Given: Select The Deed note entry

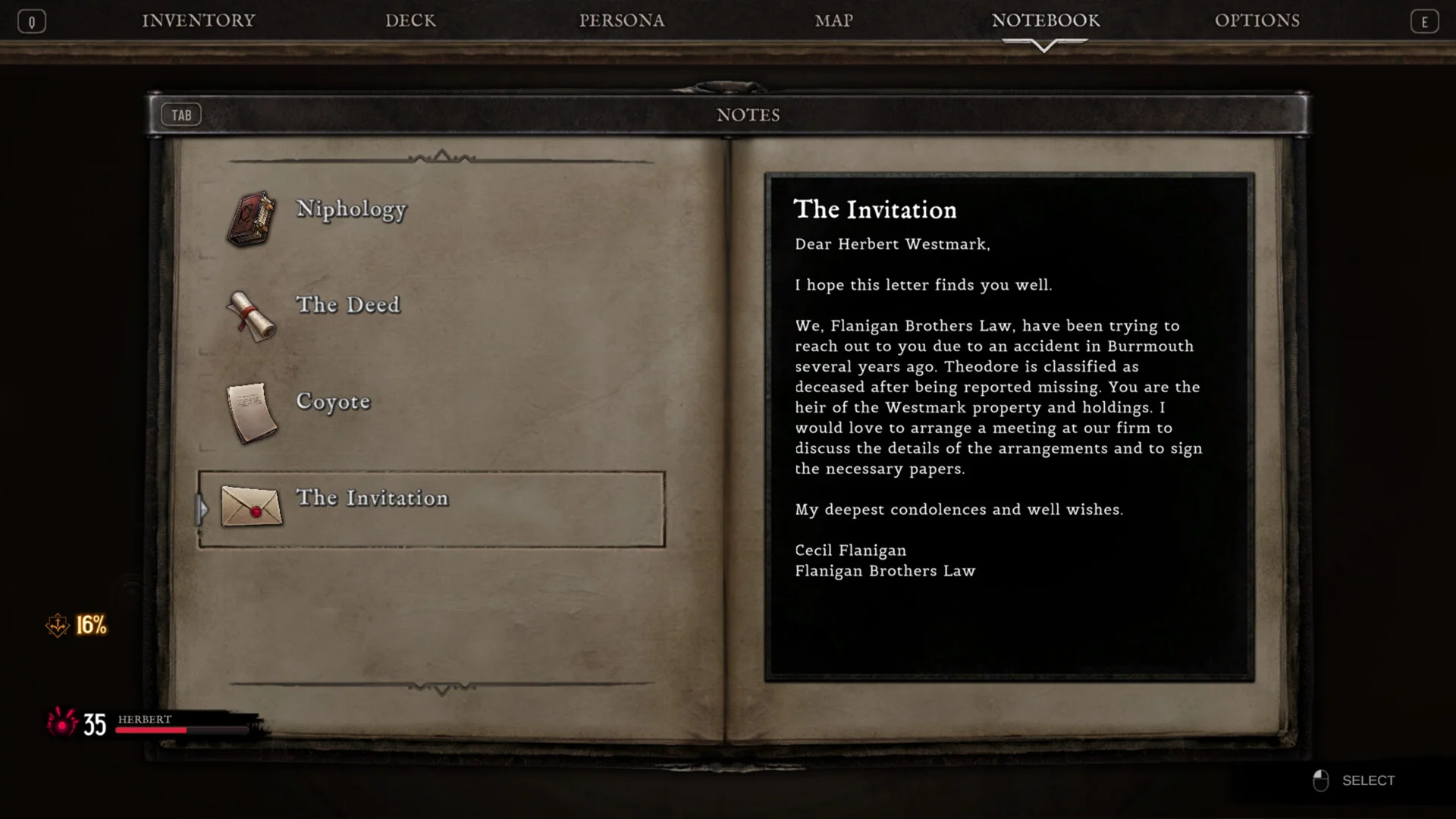Looking at the screenshot, I should tap(347, 305).
